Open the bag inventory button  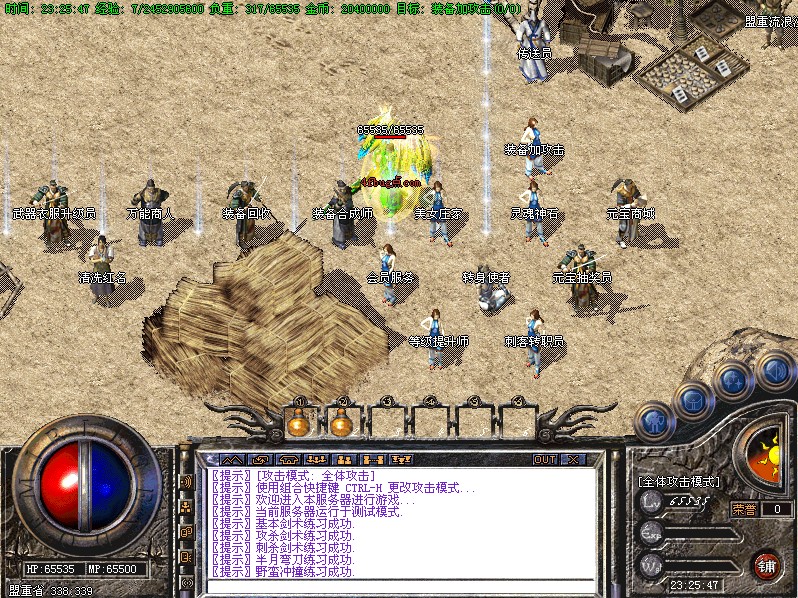pos(692,400)
